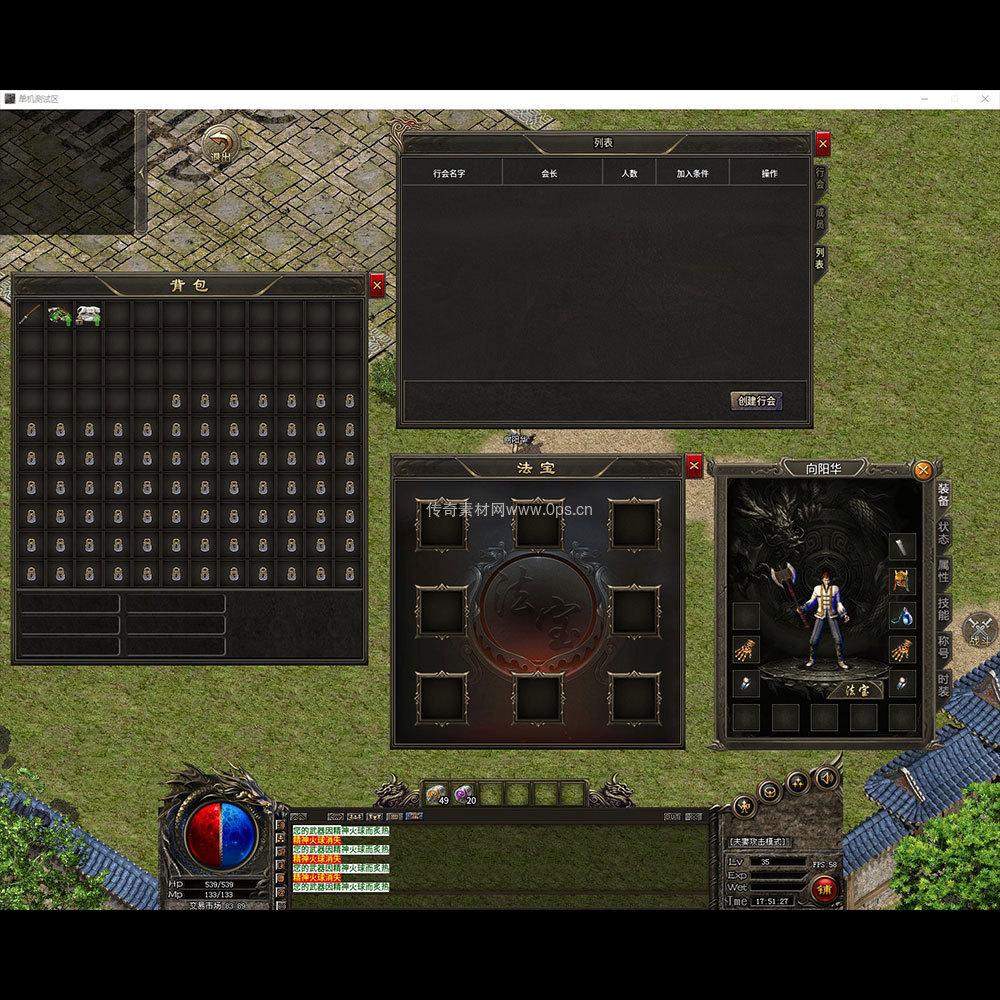The height and width of the screenshot is (1000, 1000).
Task: Close the 向阳华 character panel
Action: pos(923,470)
